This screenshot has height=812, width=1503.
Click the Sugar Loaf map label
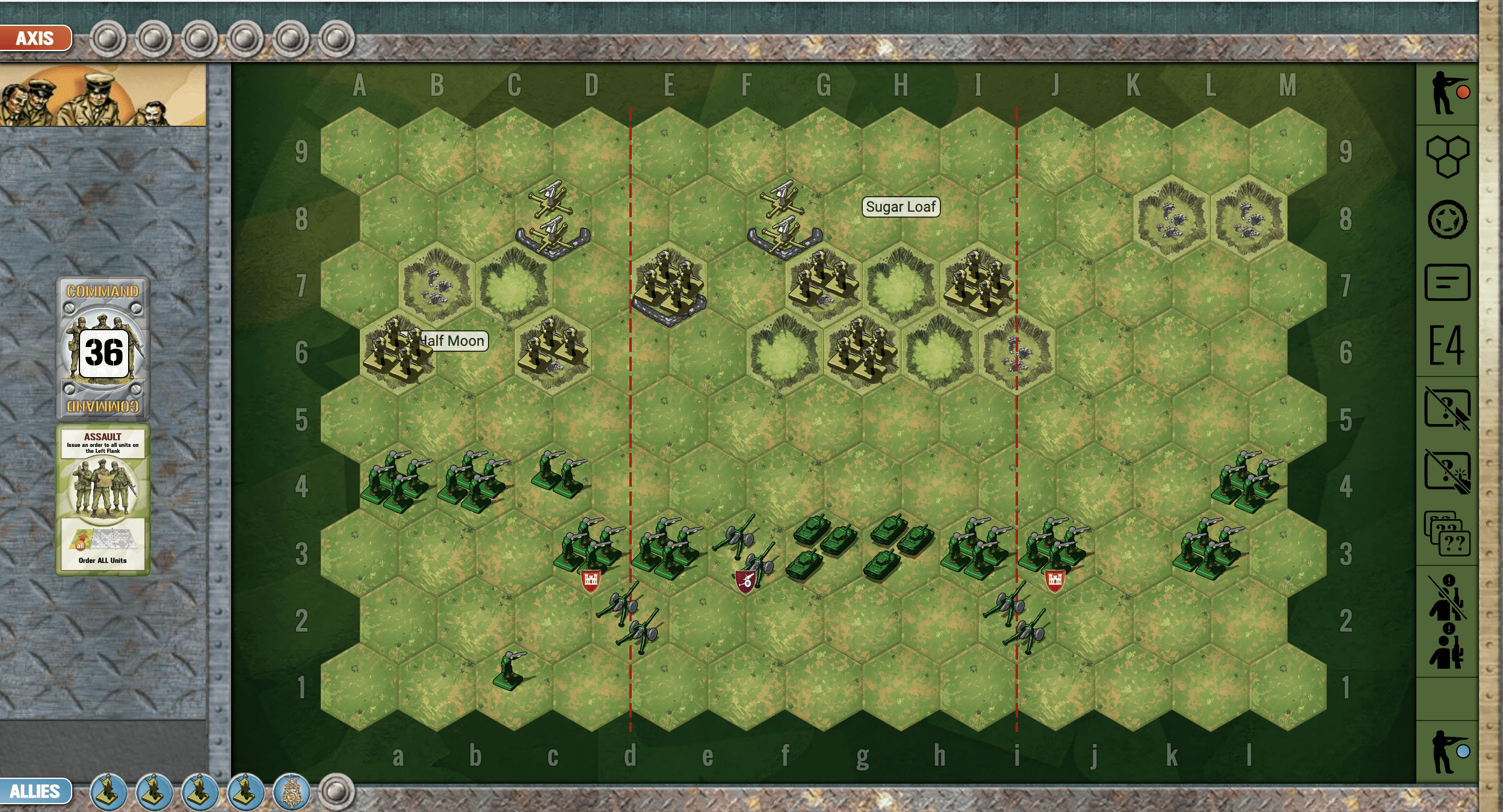901,207
